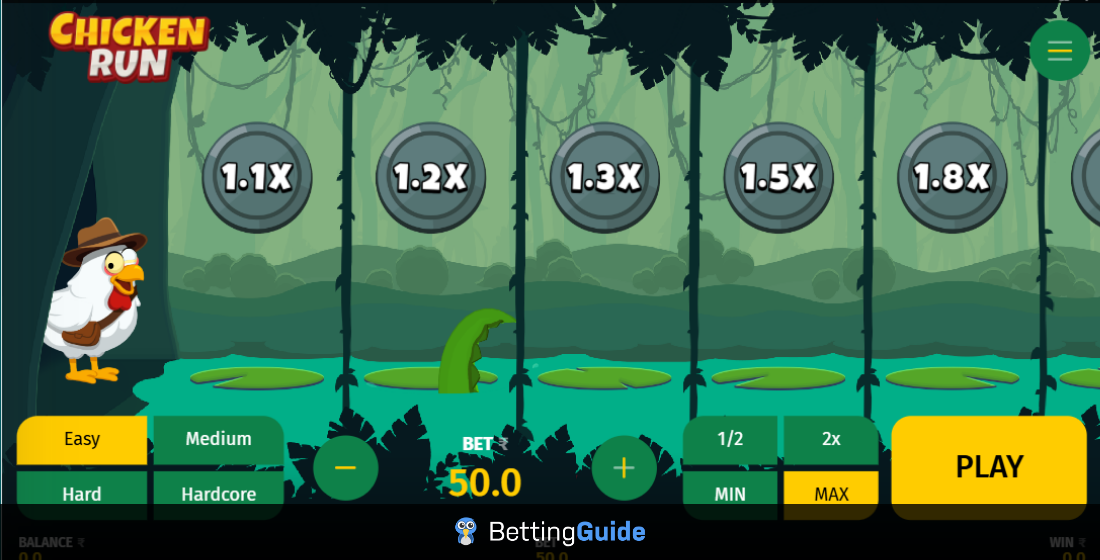Double the bet using 2x

[831, 439]
